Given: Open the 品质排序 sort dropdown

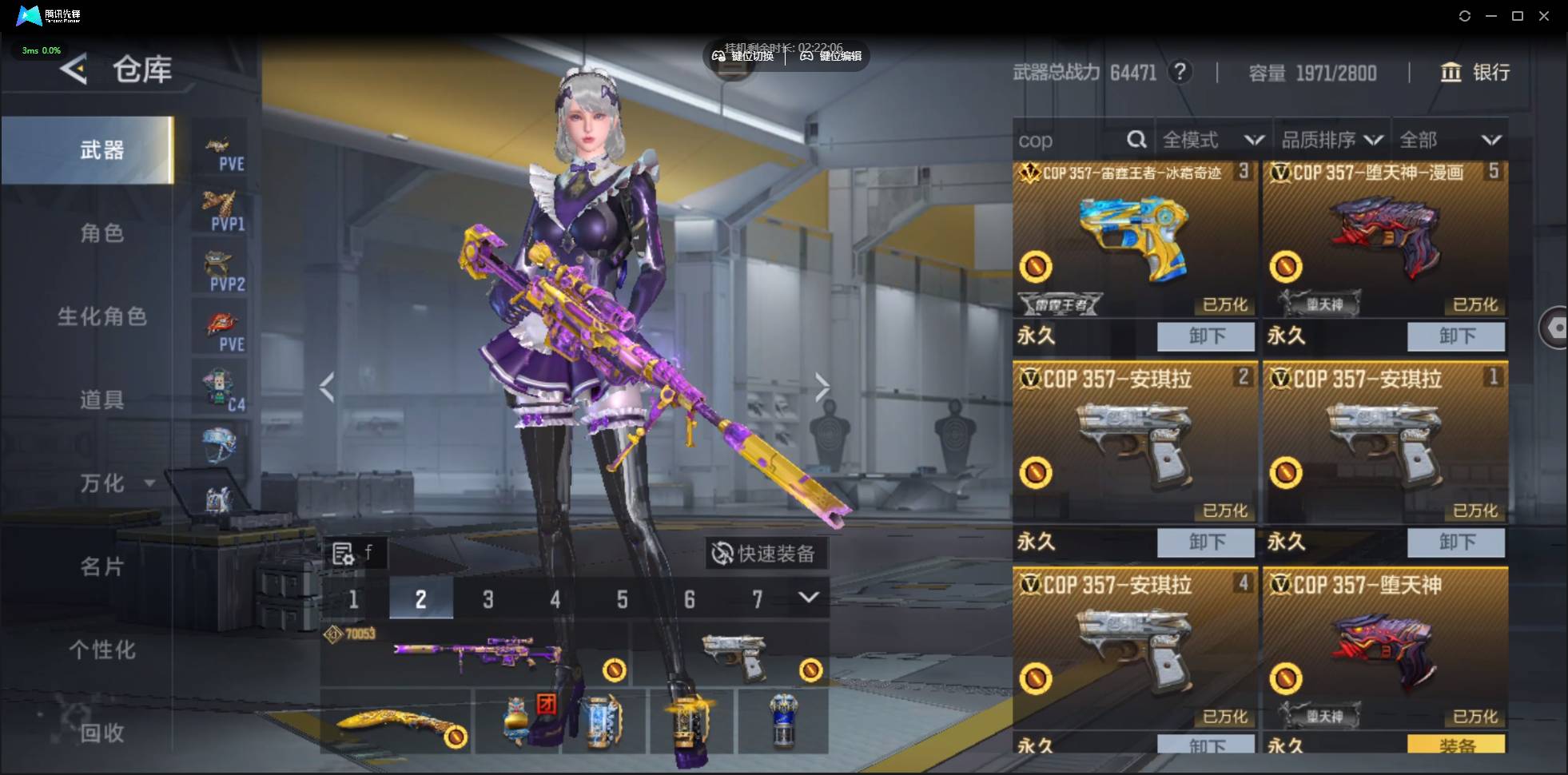Looking at the screenshot, I should click(1331, 141).
